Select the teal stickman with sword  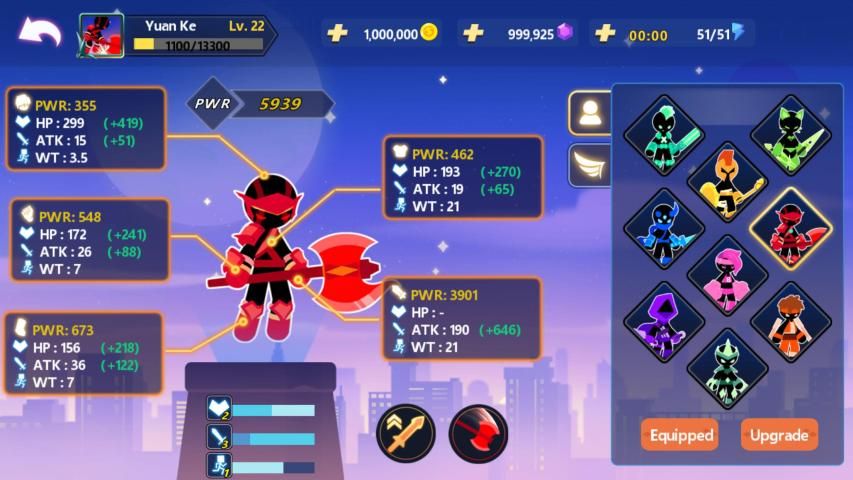[663, 135]
